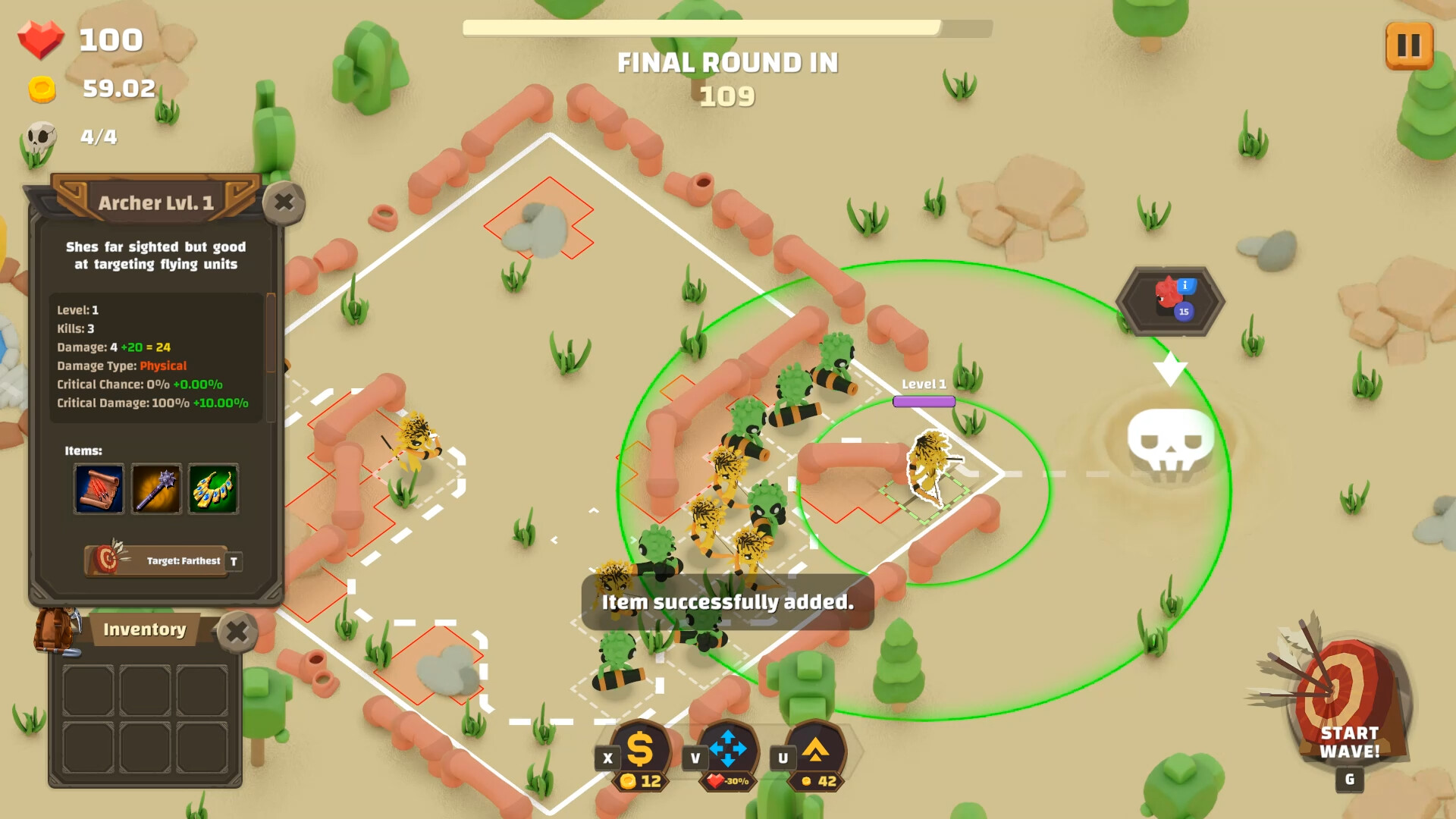Select the fire arrows scroll item icon
The height and width of the screenshot is (819, 1456).
pyautogui.click(x=98, y=488)
